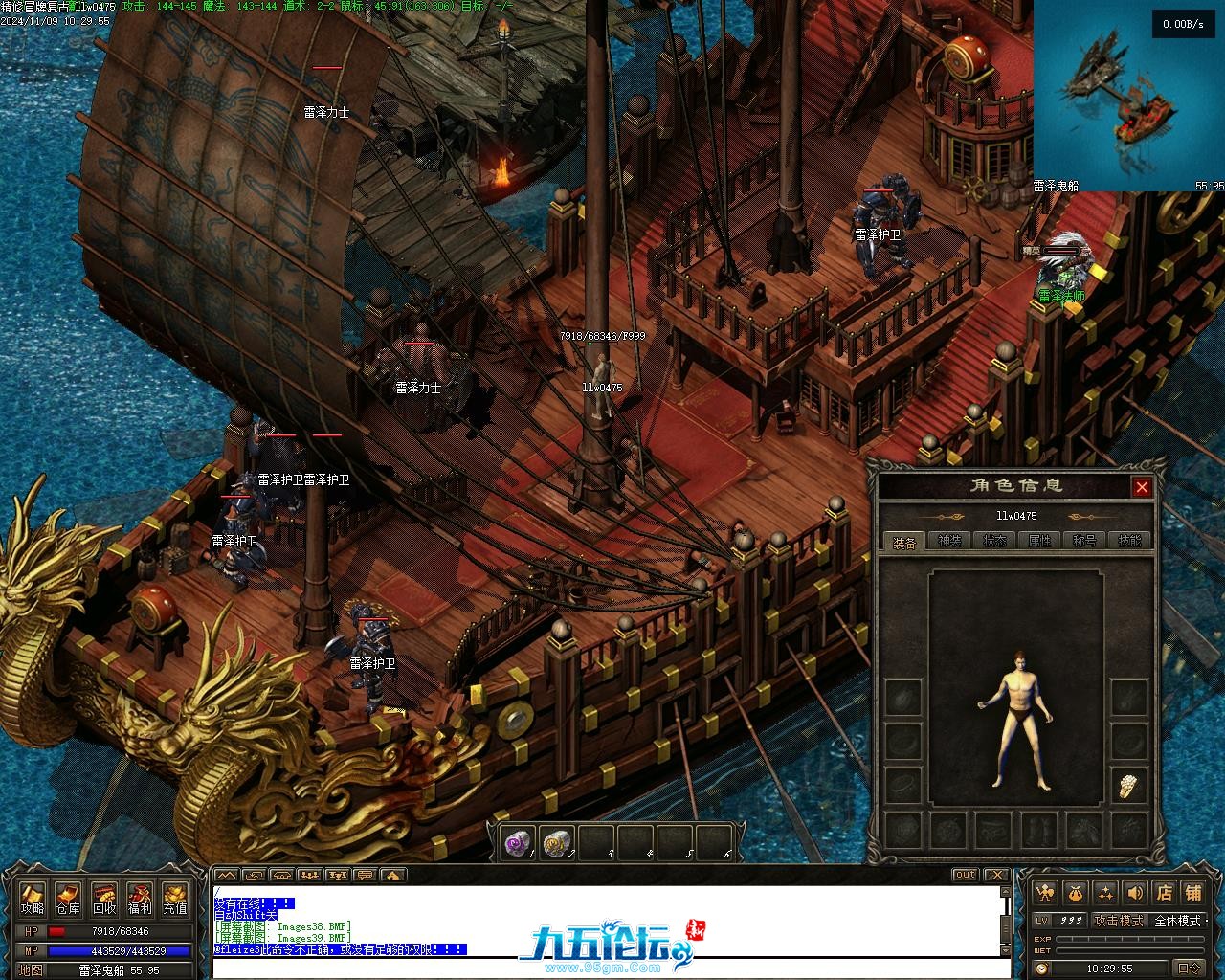The image size is (1225, 980).
Task: Toggle the sound speaker icon
Action: (x=1135, y=893)
